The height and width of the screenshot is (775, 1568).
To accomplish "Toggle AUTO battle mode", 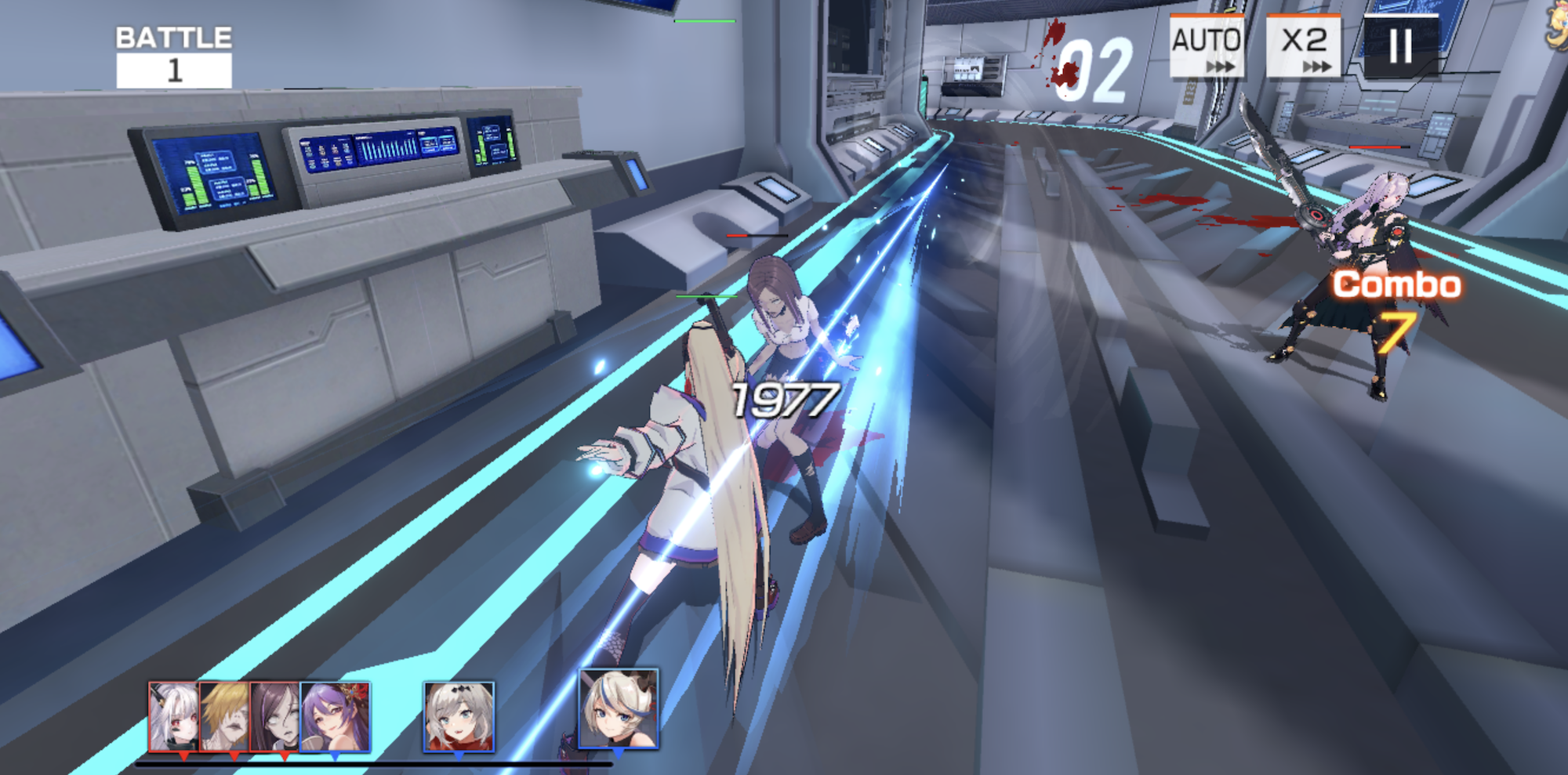I will (x=1207, y=44).
